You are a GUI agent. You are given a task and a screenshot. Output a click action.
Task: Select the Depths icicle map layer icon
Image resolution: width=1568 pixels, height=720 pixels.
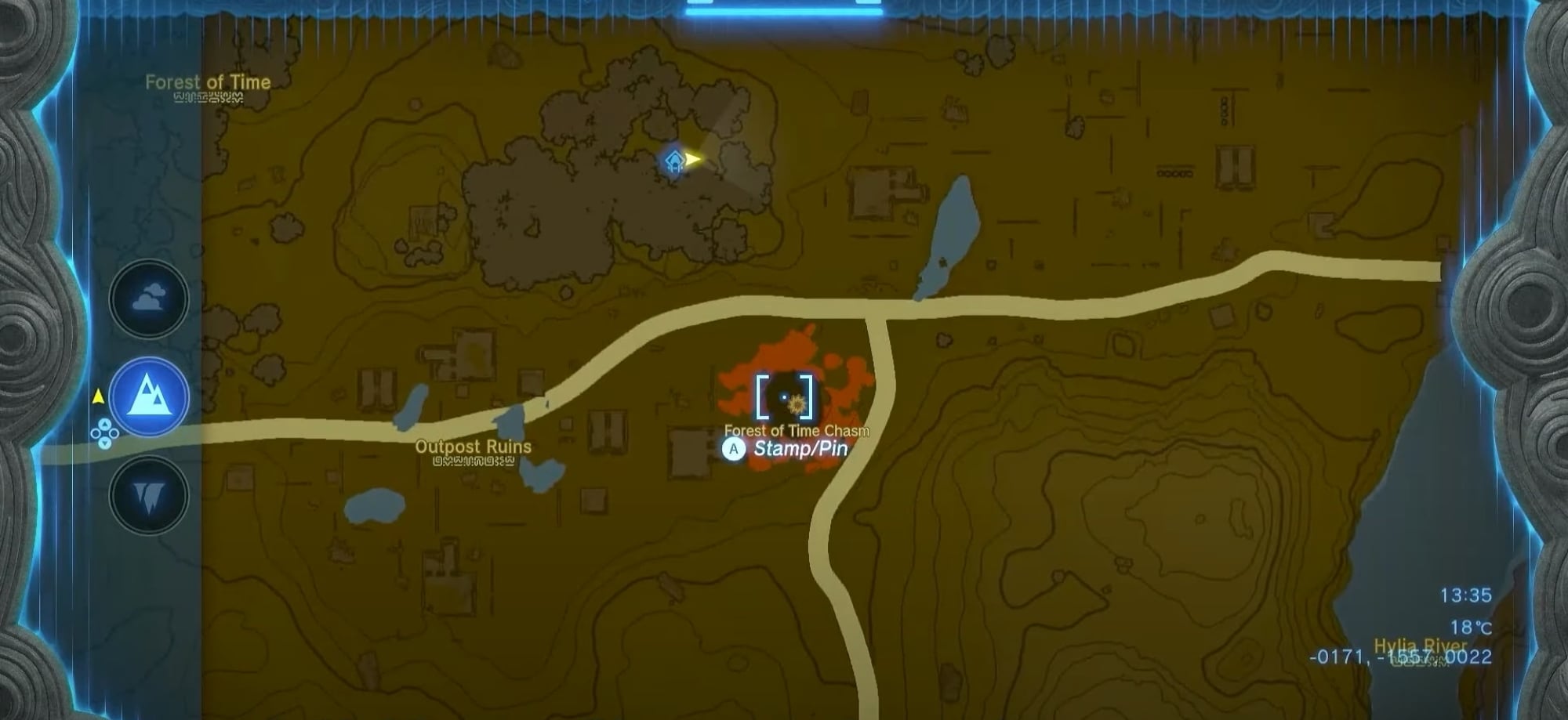click(x=149, y=491)
